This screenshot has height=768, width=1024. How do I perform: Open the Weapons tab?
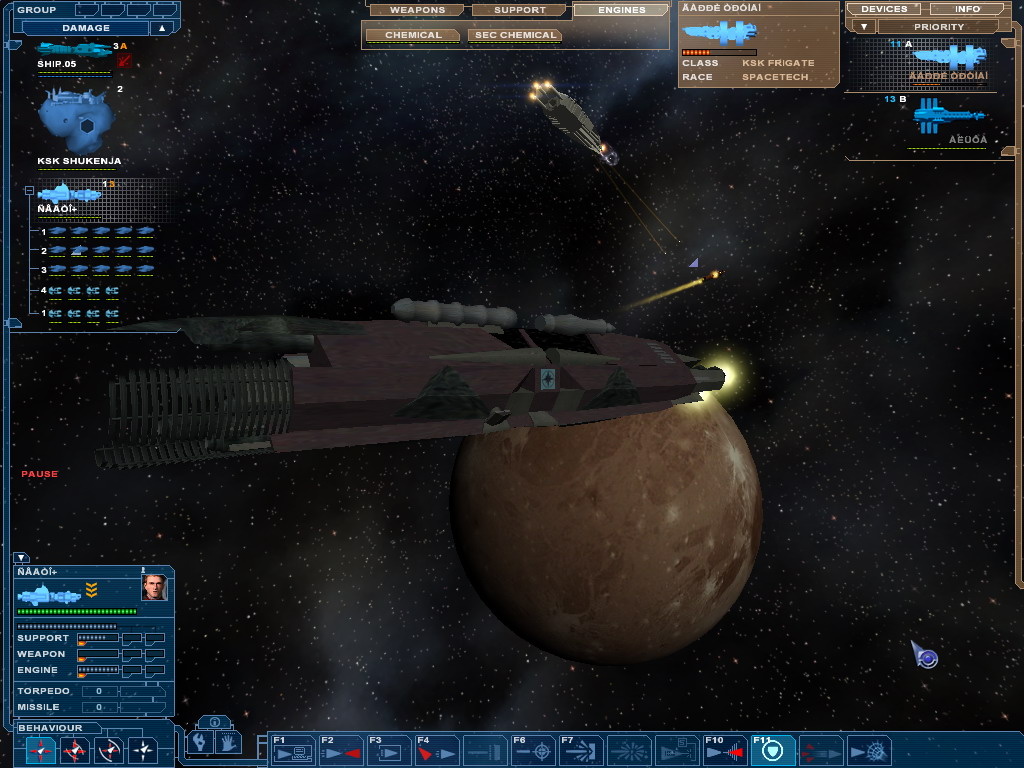click(x=417, y=10)
